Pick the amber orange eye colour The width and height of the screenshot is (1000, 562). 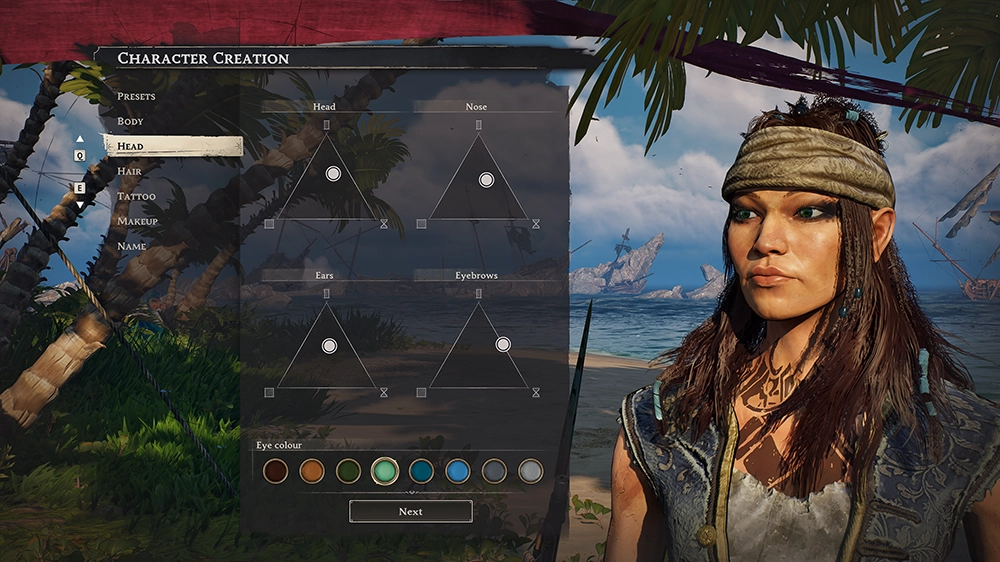pyautogui.click(x=311, y=471)
